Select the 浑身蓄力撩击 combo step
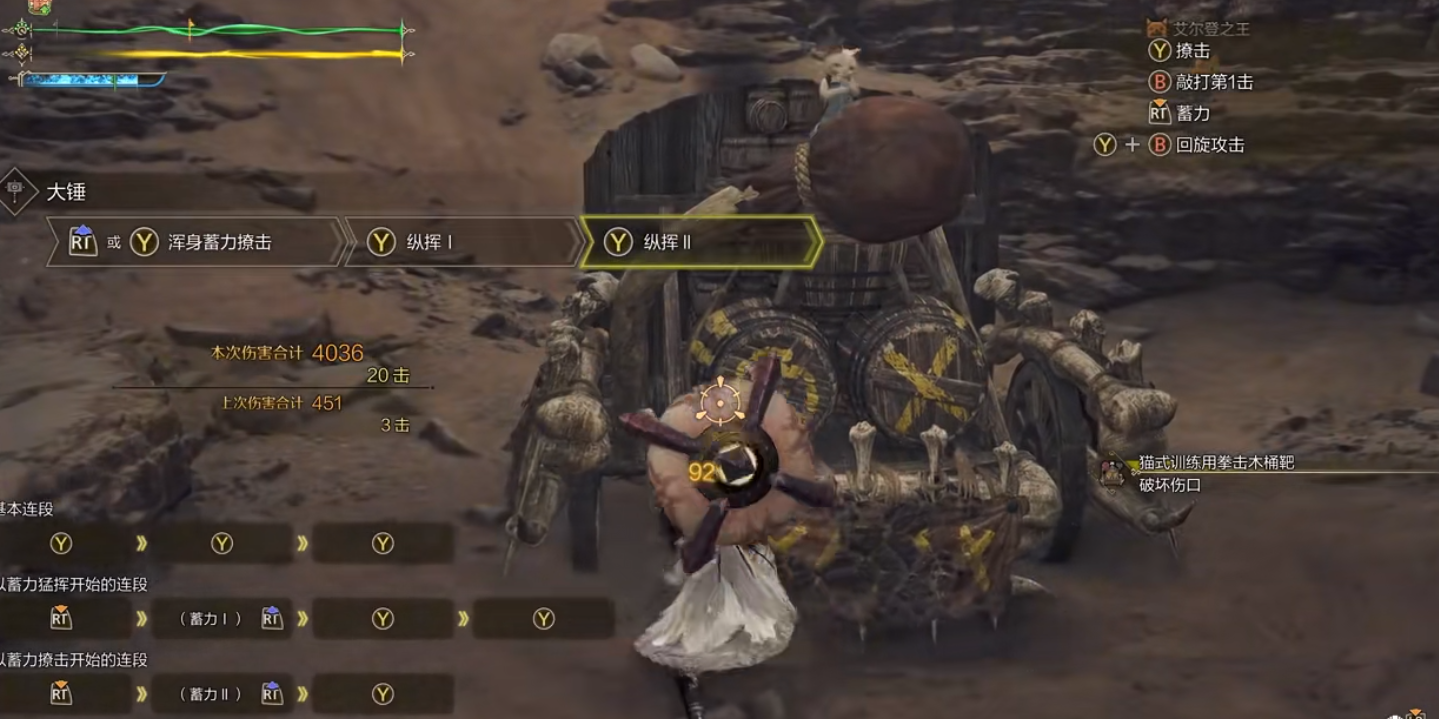Image resolution: width=1439 pixels, height=719 pixels. click(x=195, y=242)
